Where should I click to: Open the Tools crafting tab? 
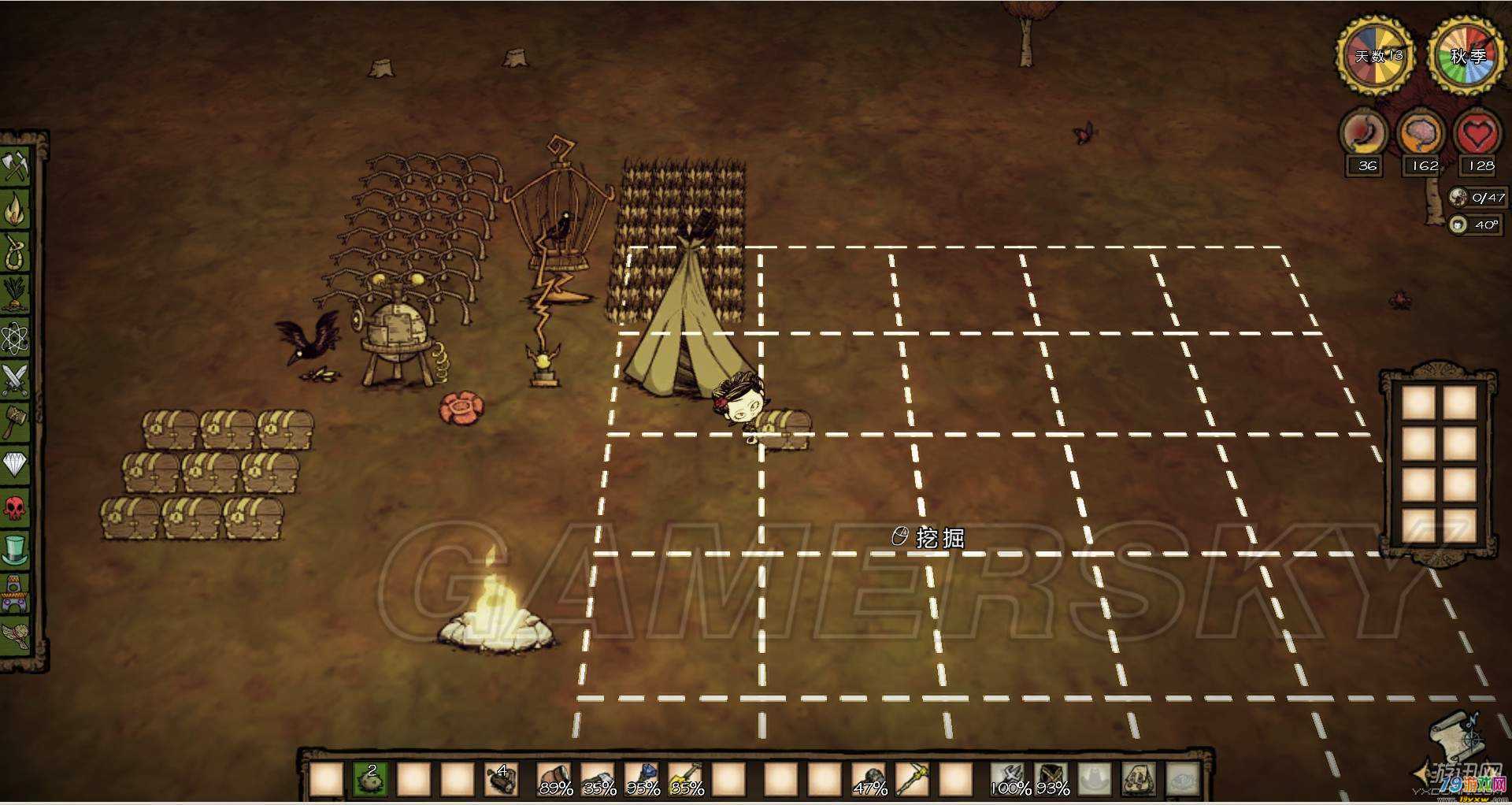(x=16, y=166)
